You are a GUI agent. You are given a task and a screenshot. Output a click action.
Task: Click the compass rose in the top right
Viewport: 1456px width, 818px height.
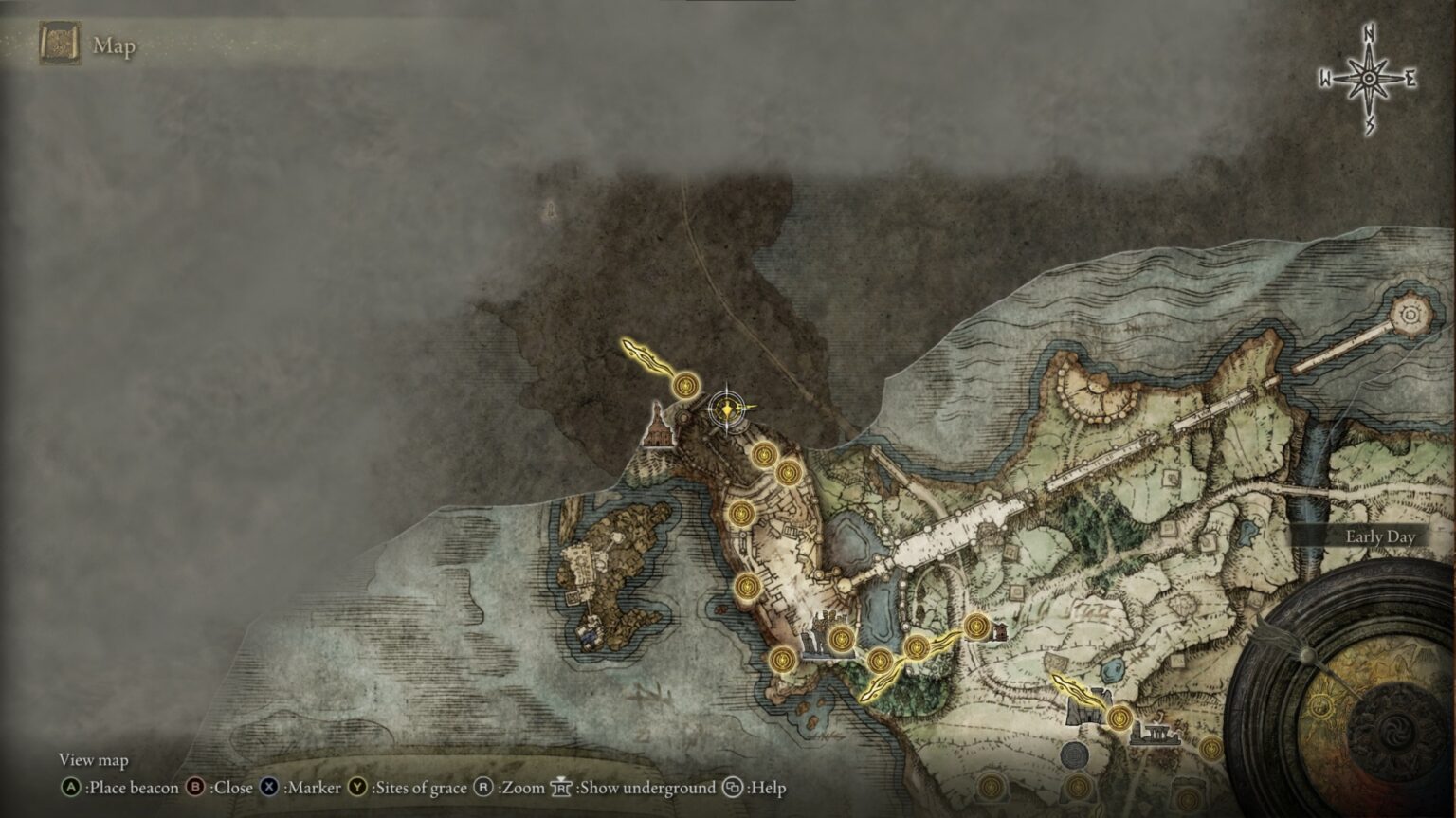[x=1368, y=76]
